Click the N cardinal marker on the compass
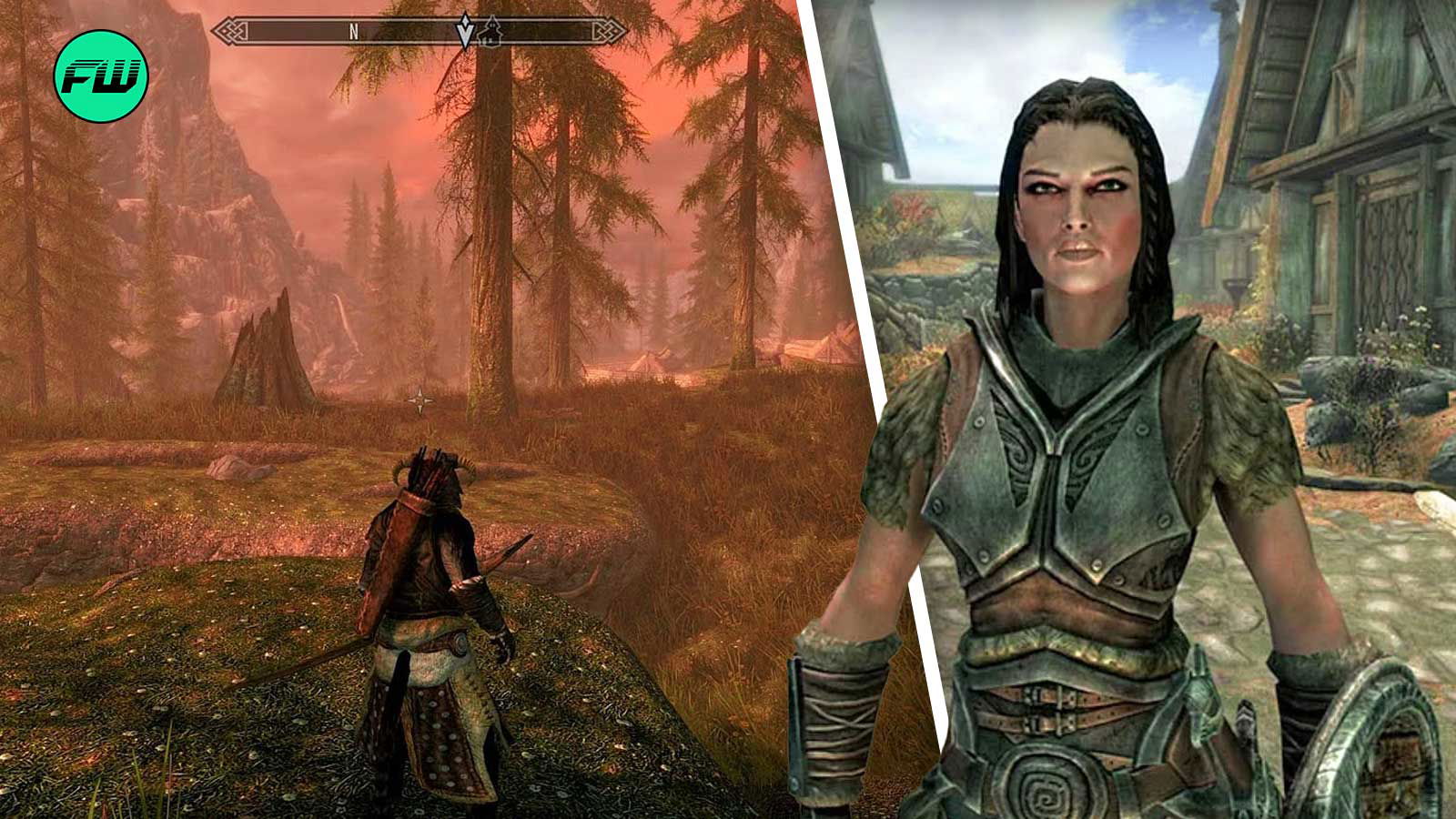The height and width of the screenshot is (819, 1456). 355,30
